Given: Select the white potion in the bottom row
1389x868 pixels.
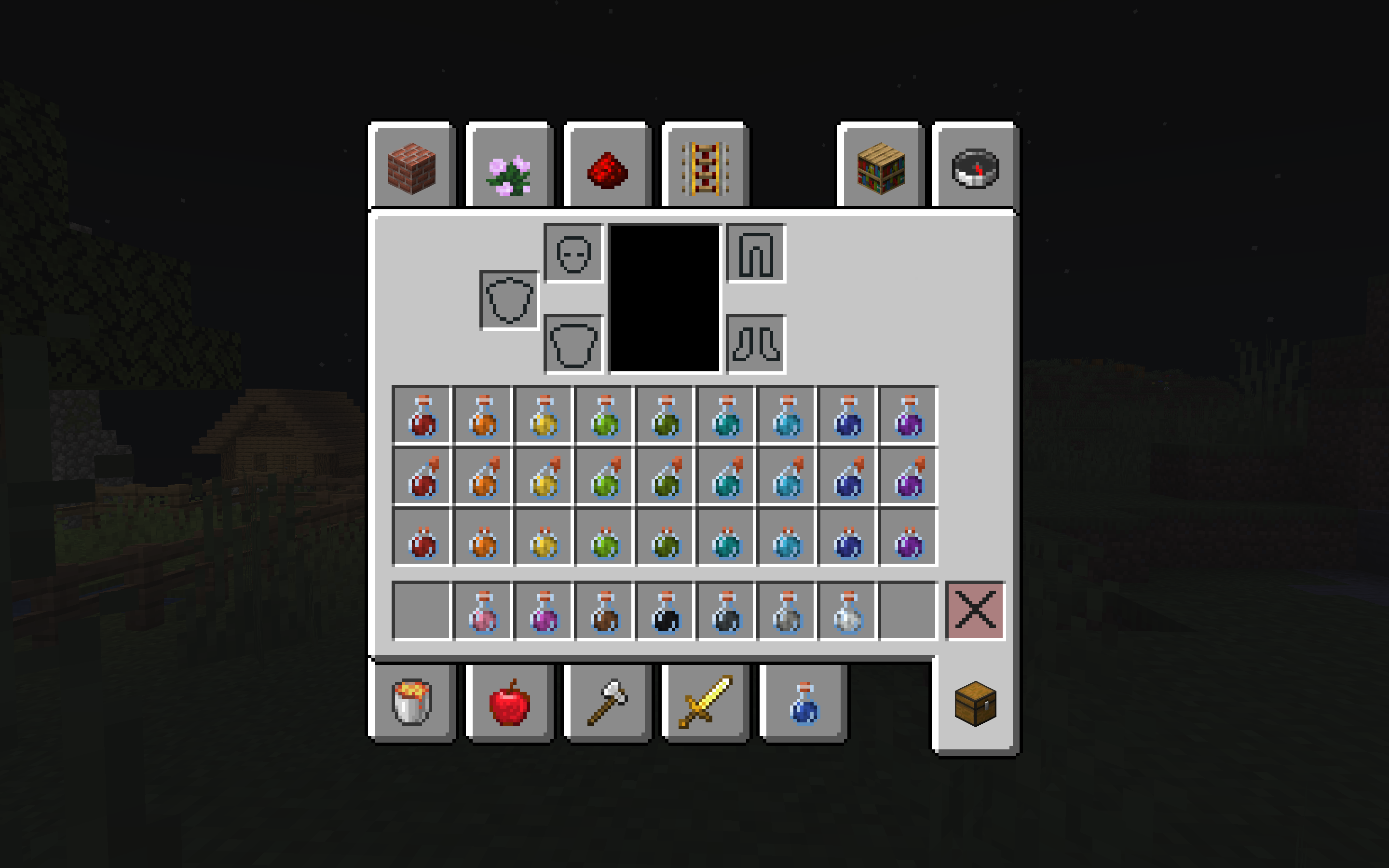Looking at the screenshot, I should tap(847, 612).
